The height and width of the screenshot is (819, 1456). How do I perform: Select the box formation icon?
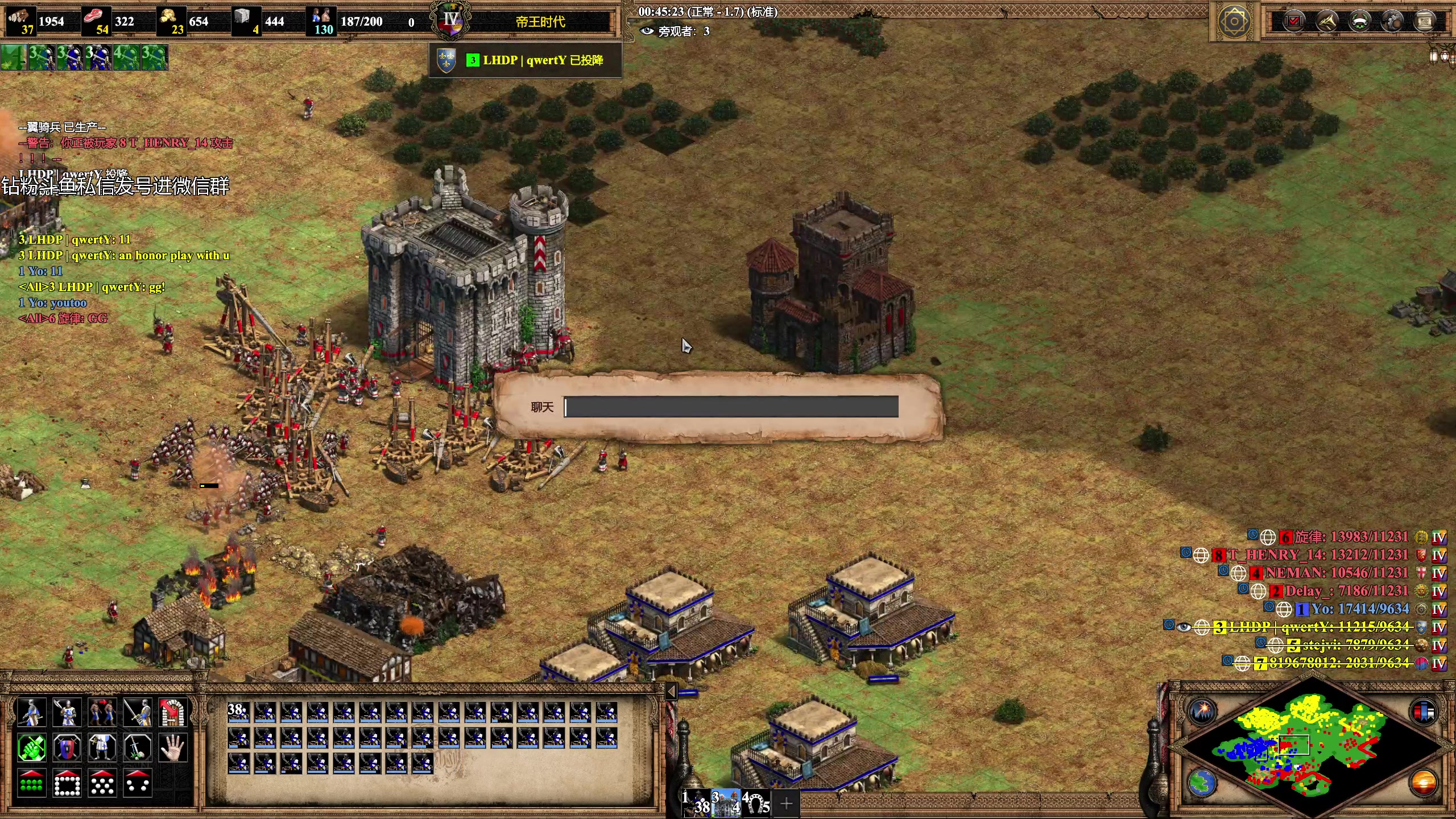click(67, 784)
